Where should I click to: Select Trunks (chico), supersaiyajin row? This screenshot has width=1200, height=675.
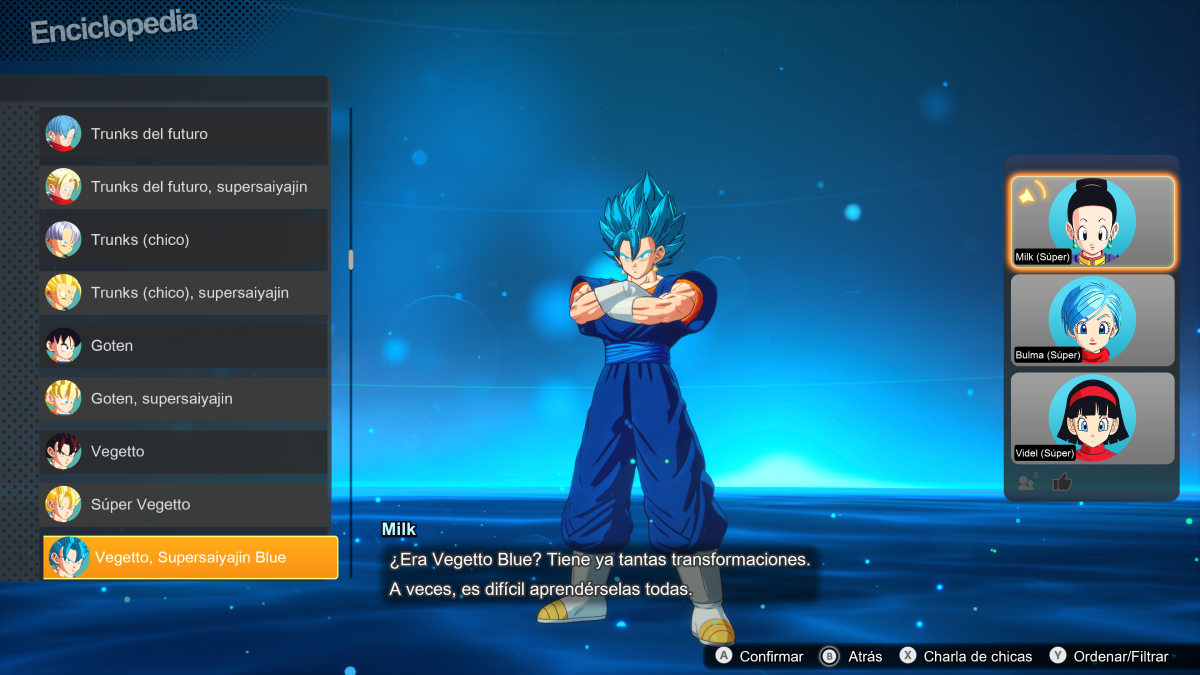pos(184,293)
